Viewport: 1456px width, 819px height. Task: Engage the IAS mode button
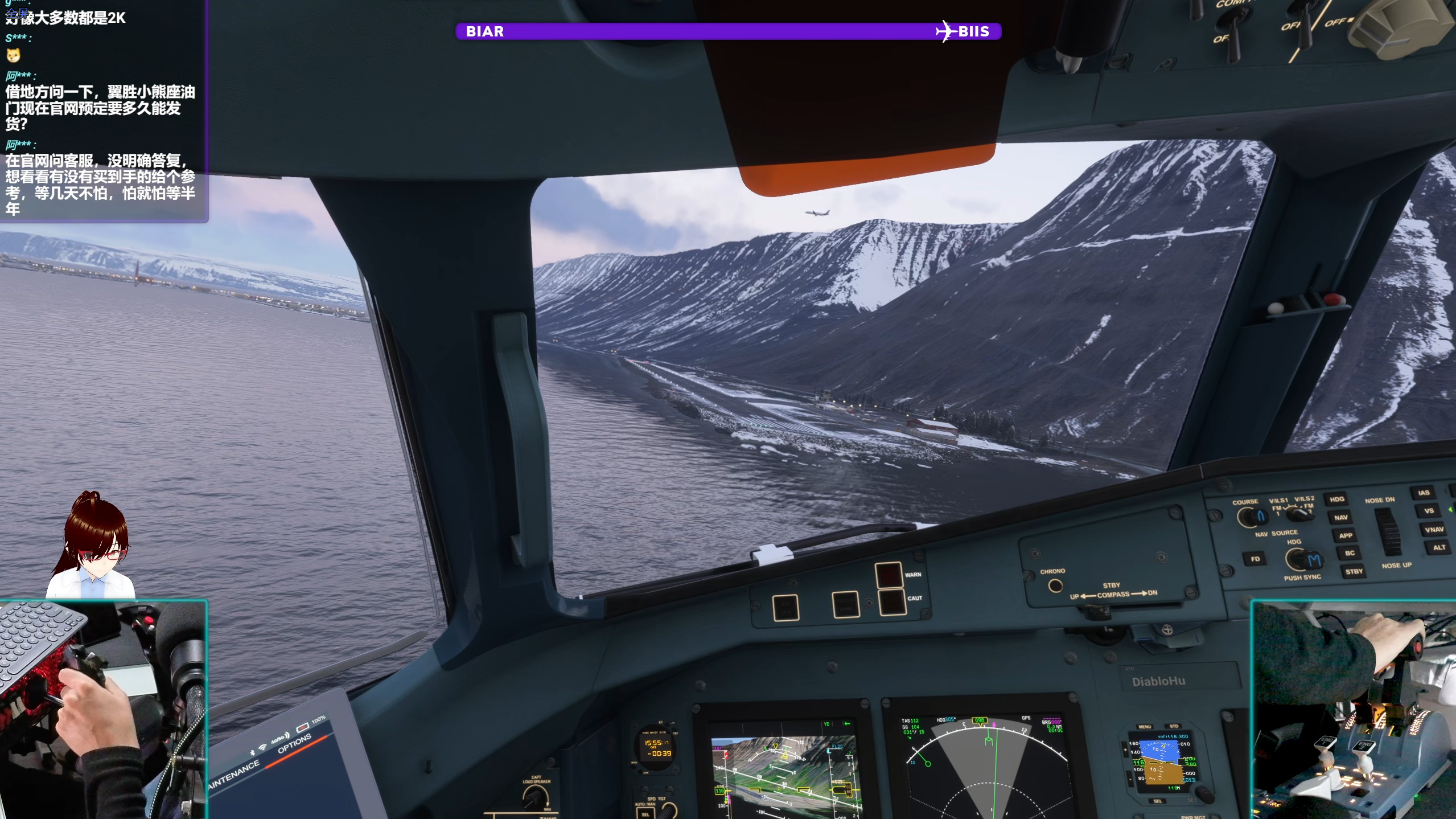point(1423,493)
